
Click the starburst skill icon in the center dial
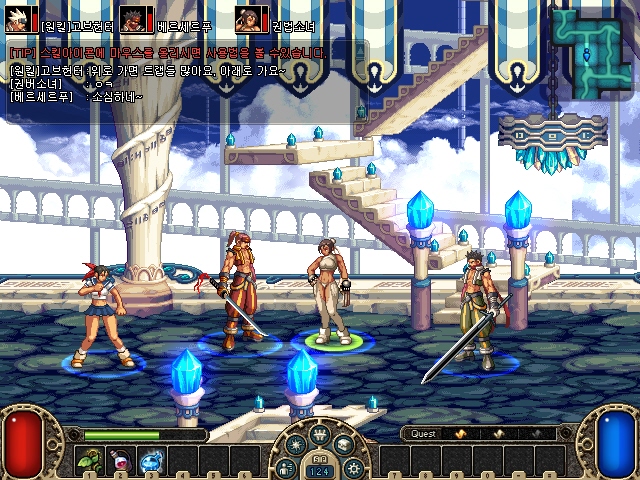[295, 445]
